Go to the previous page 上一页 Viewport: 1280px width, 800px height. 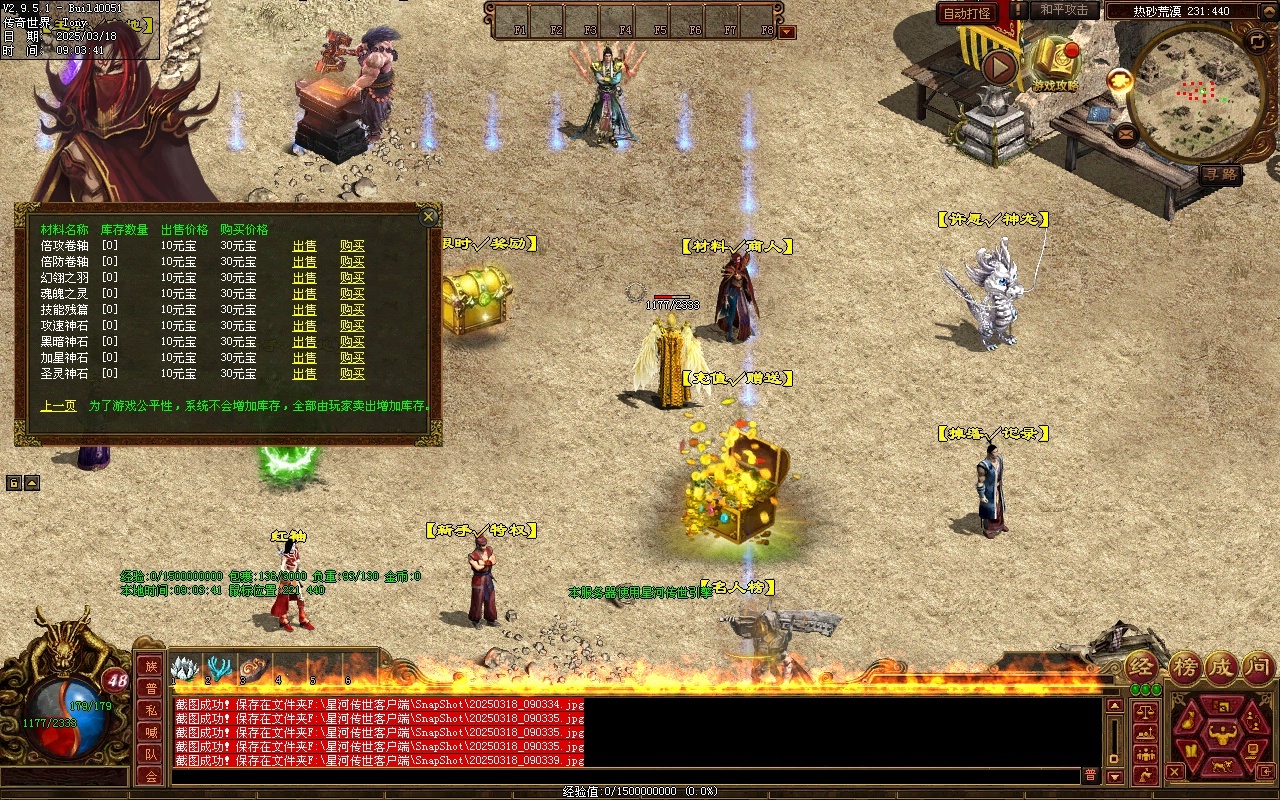coord(58,406)
